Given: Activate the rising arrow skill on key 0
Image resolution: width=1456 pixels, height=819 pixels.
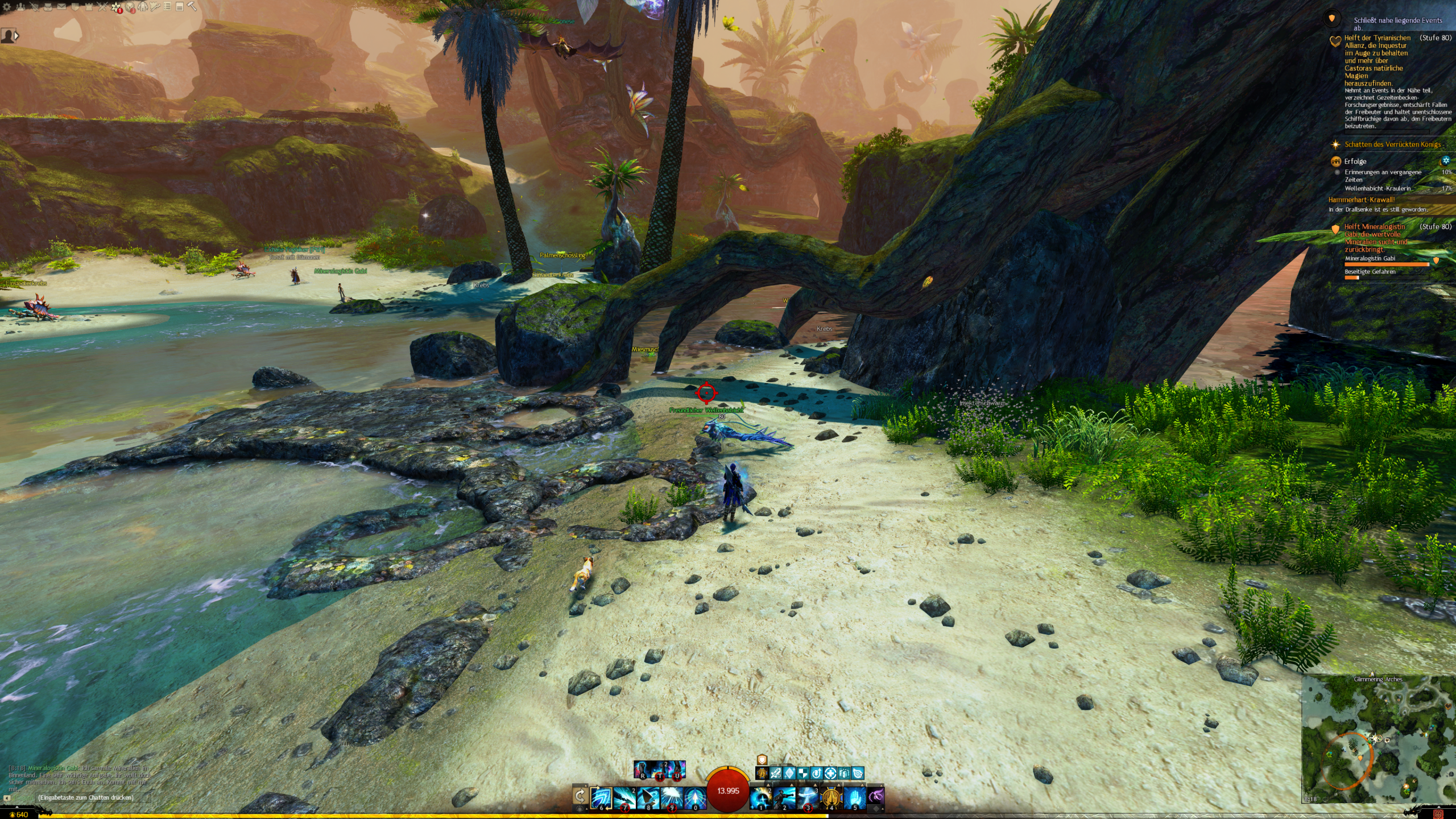Looking at the screenshot, I should [695, 797].
